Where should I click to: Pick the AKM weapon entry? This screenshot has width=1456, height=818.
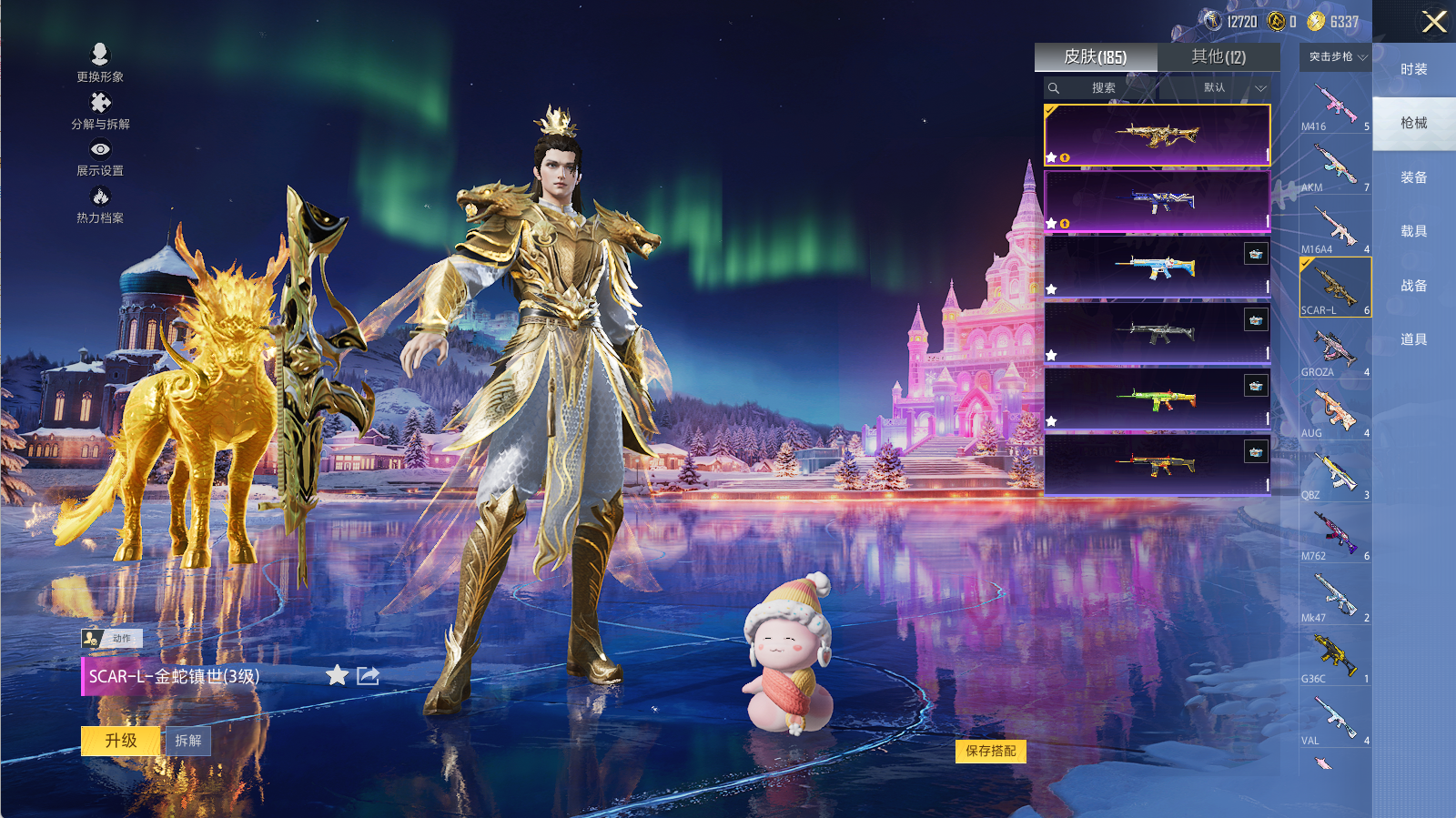1334,167
